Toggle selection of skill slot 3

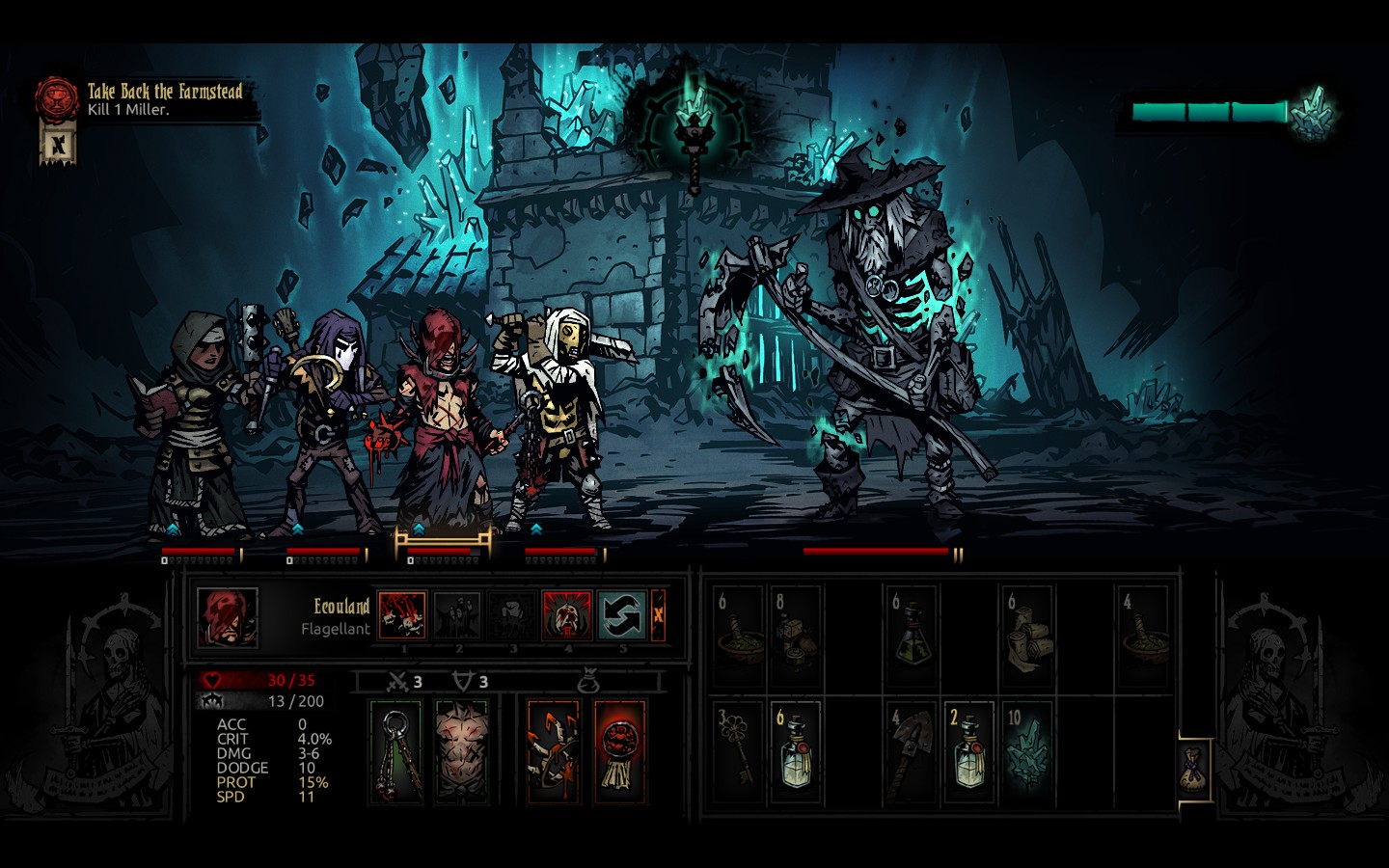pos(513,615)
